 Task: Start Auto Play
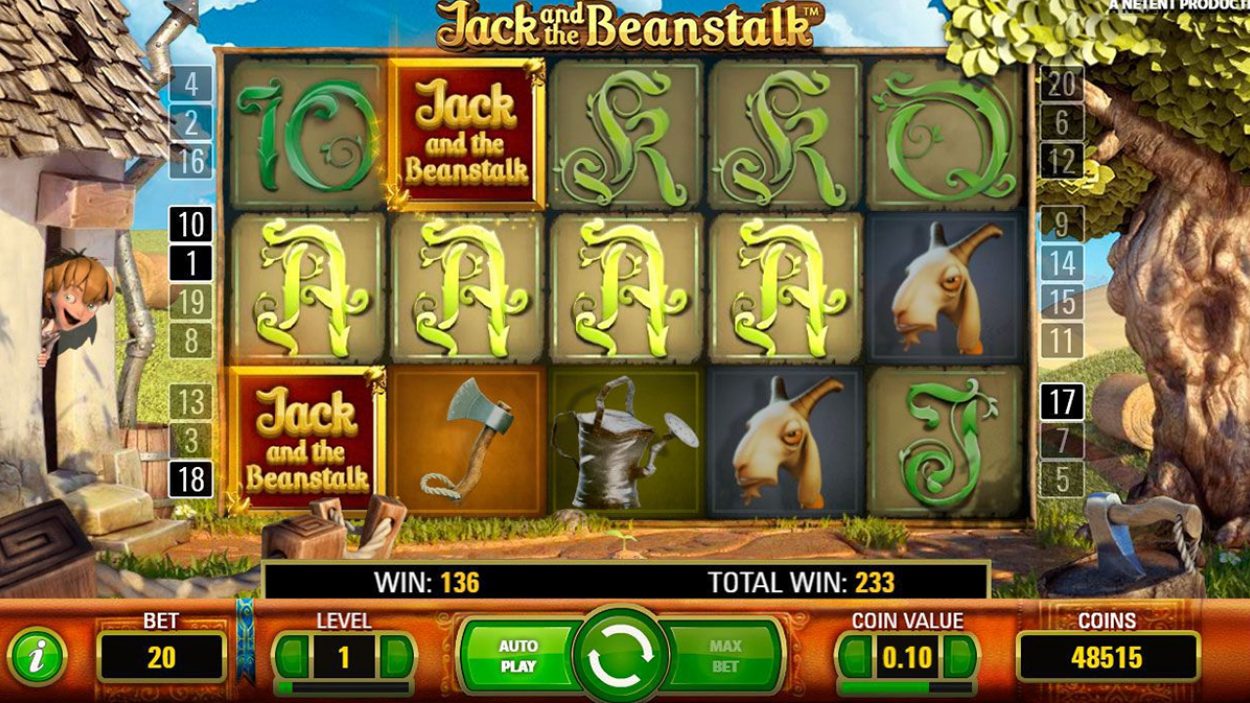pos(518,656)
